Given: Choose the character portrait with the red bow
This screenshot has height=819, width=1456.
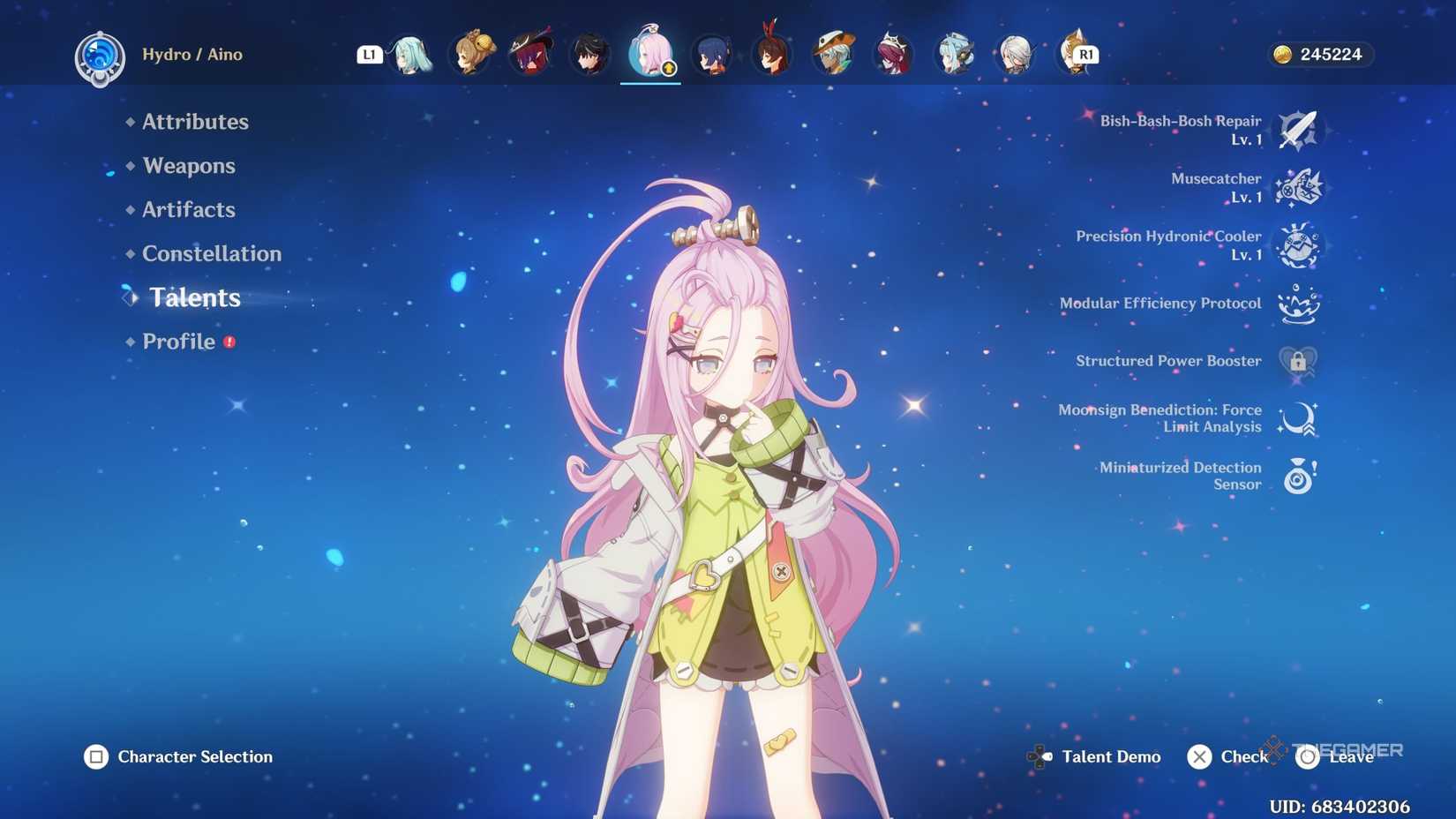Looking at the screenshot, I should tap(773, 55).
